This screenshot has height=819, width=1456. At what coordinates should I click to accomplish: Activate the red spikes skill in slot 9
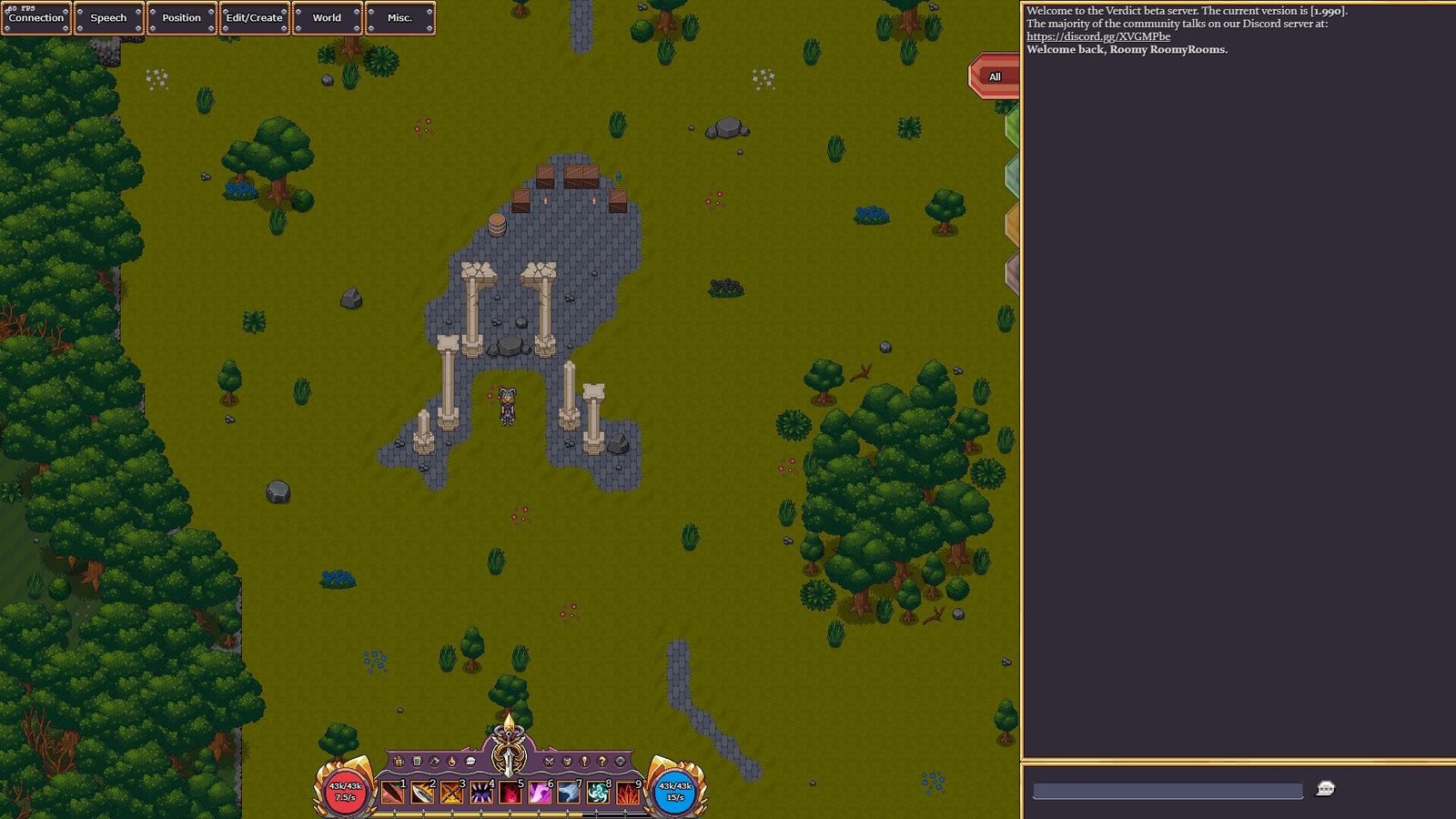tap(627, 794)
